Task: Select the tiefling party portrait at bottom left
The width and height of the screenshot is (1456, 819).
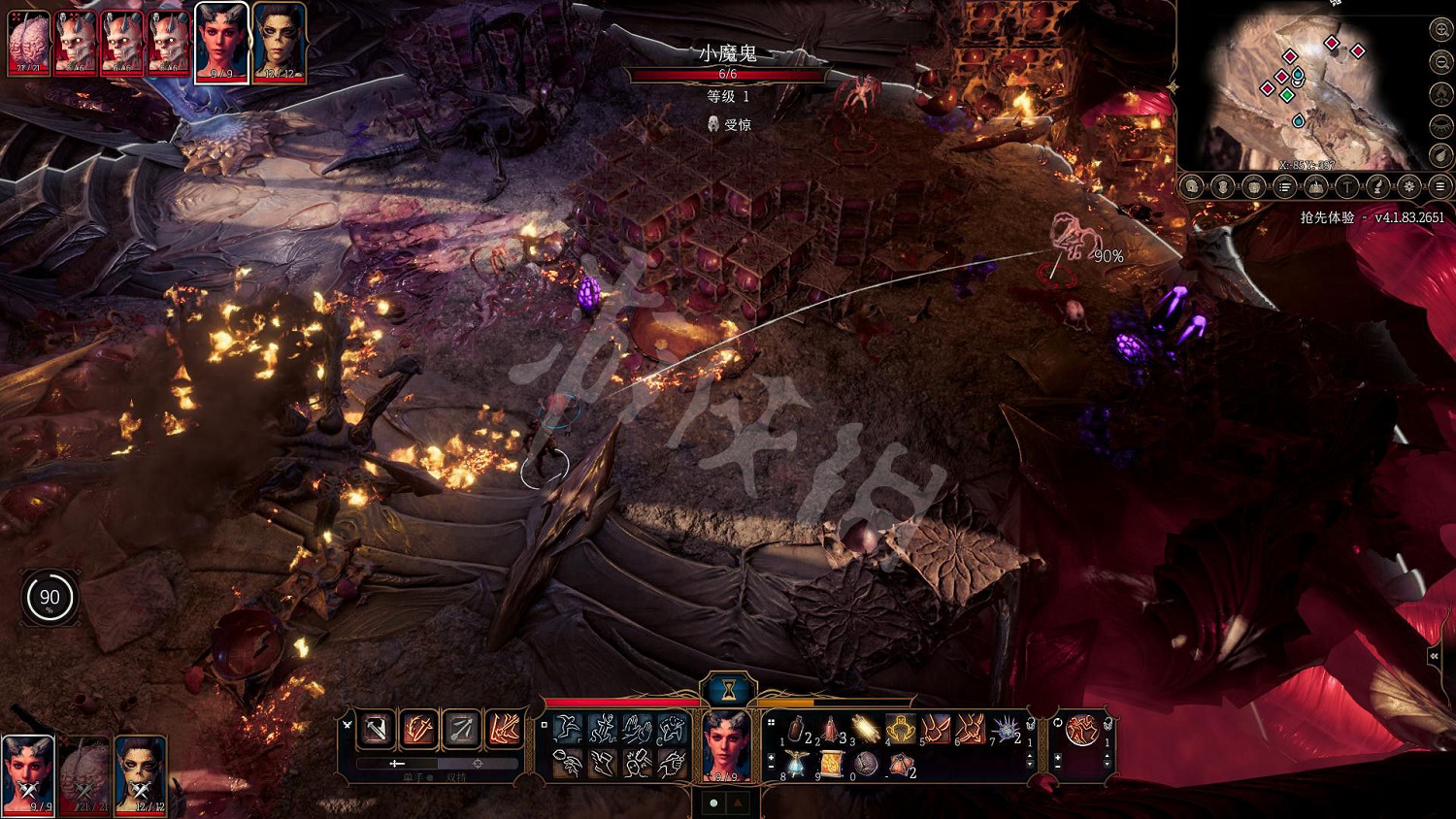Action: (x=27, y=773)
